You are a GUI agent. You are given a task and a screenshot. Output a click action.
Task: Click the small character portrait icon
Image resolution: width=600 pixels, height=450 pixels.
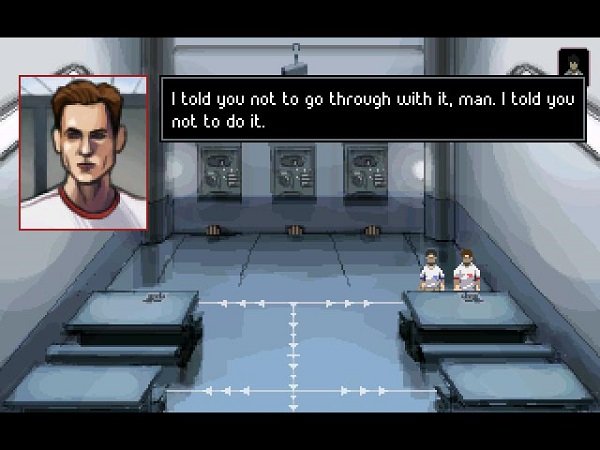pyautogui.click(x=572, y=62)
